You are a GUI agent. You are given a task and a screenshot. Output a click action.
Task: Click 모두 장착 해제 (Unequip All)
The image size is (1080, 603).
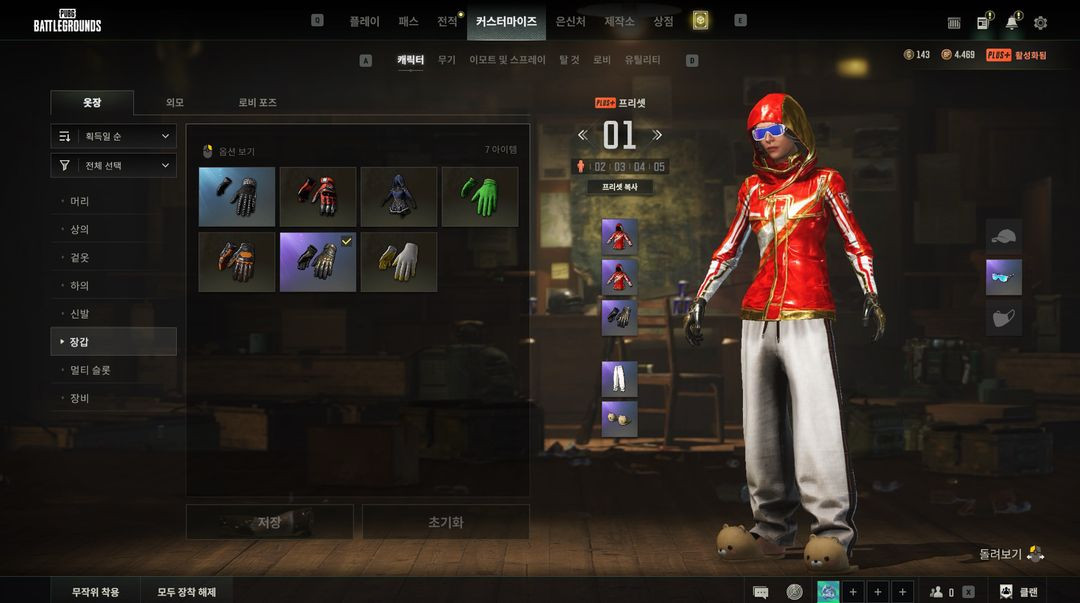pyautogui.click(x=186, y=592)
